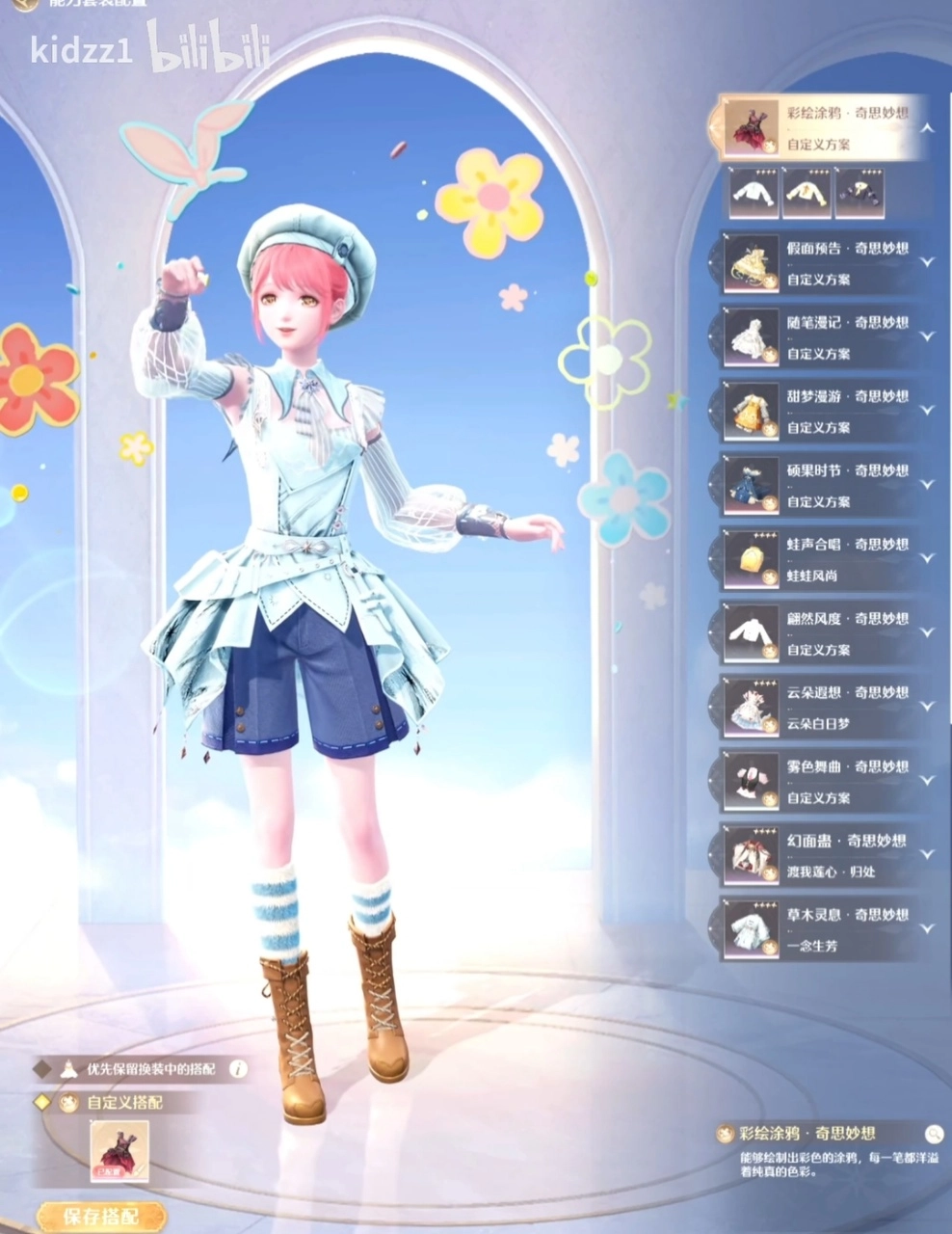Open the info icon beside 优先保留换装中的搭配
The height and width of the screenshot is (1234, 952).
pos(238,1068)
